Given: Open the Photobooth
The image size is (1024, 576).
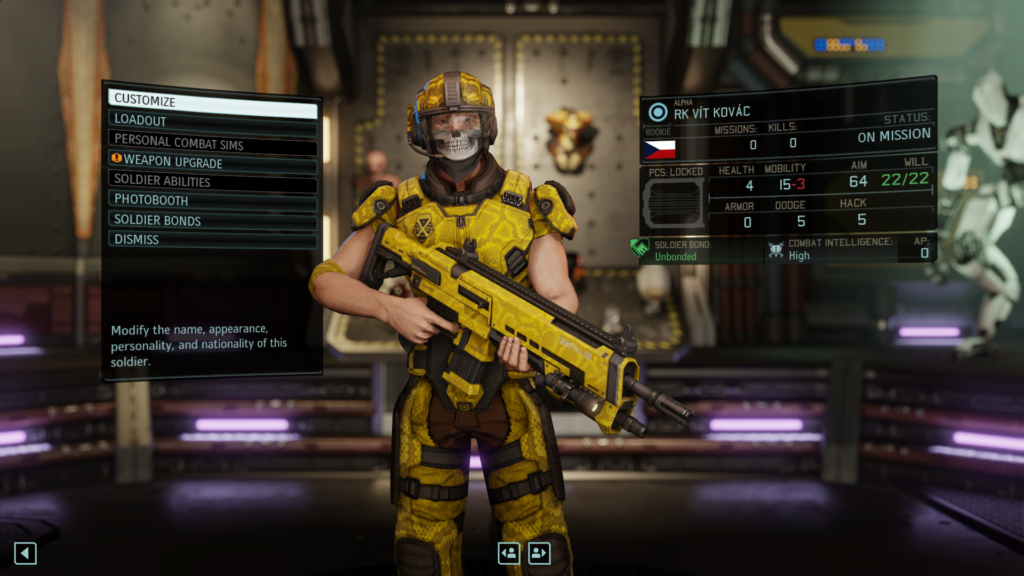Looking at the screenshot, I should (x=212, y=200).
